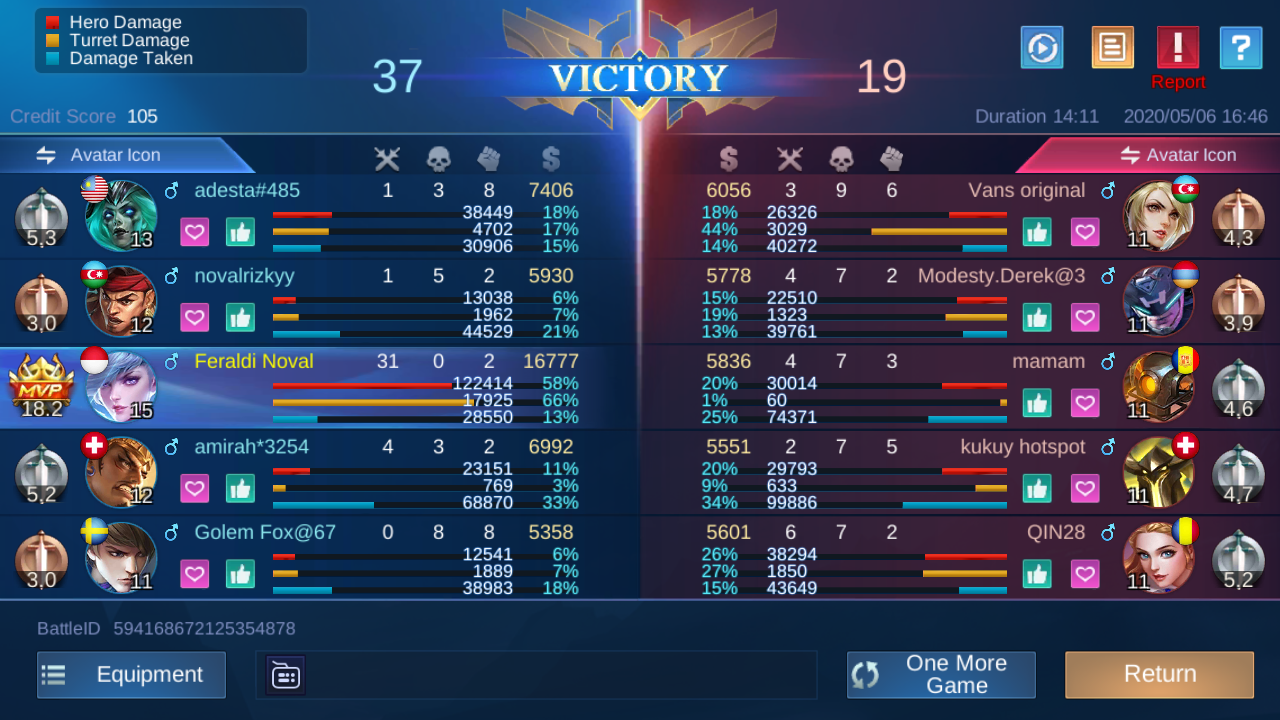
Task: Send a heart to novalrizkyy
Action: 195,317
